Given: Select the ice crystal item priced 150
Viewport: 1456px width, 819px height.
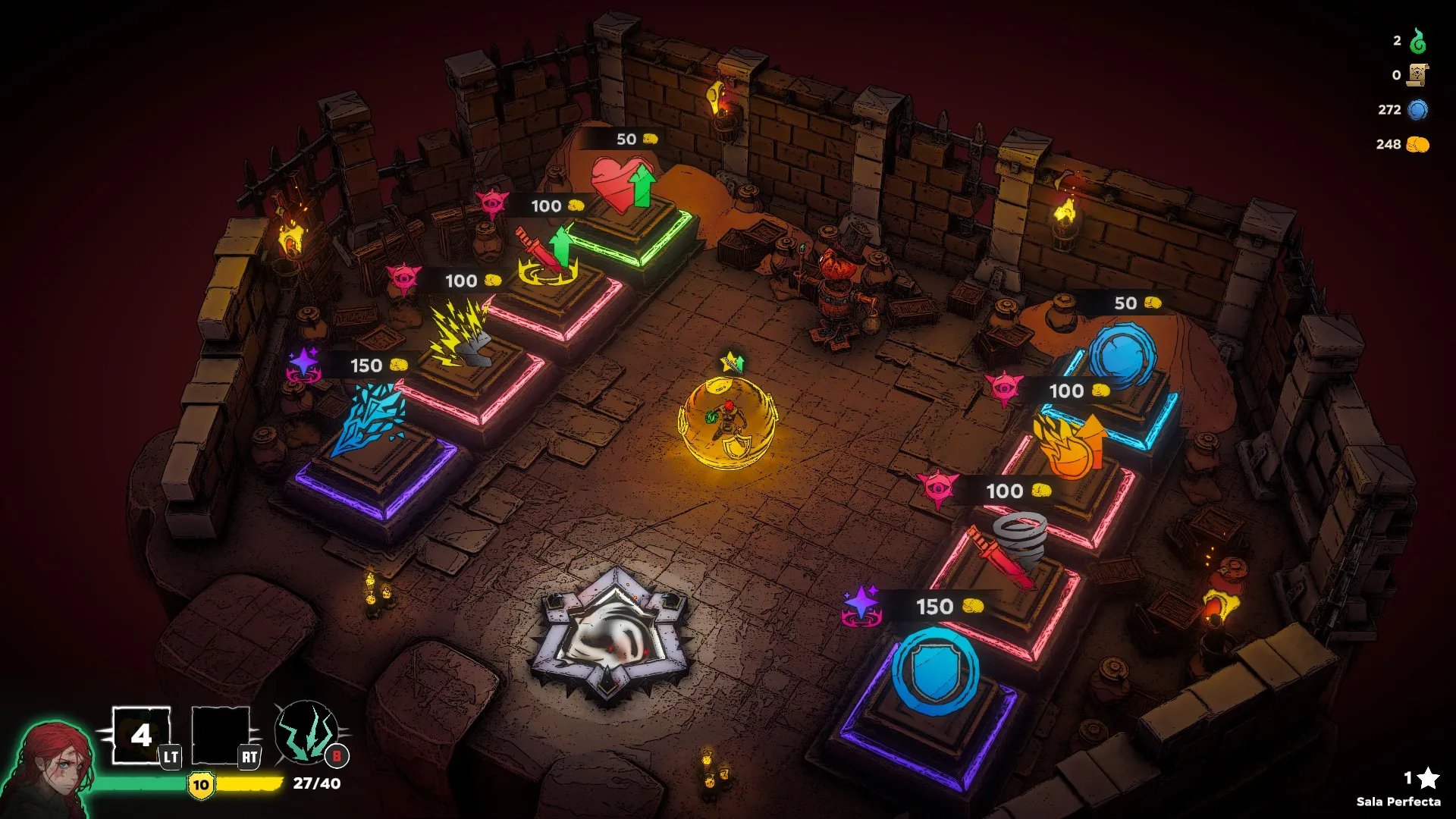Looking at the screenshot, I should tap(370, 417).
